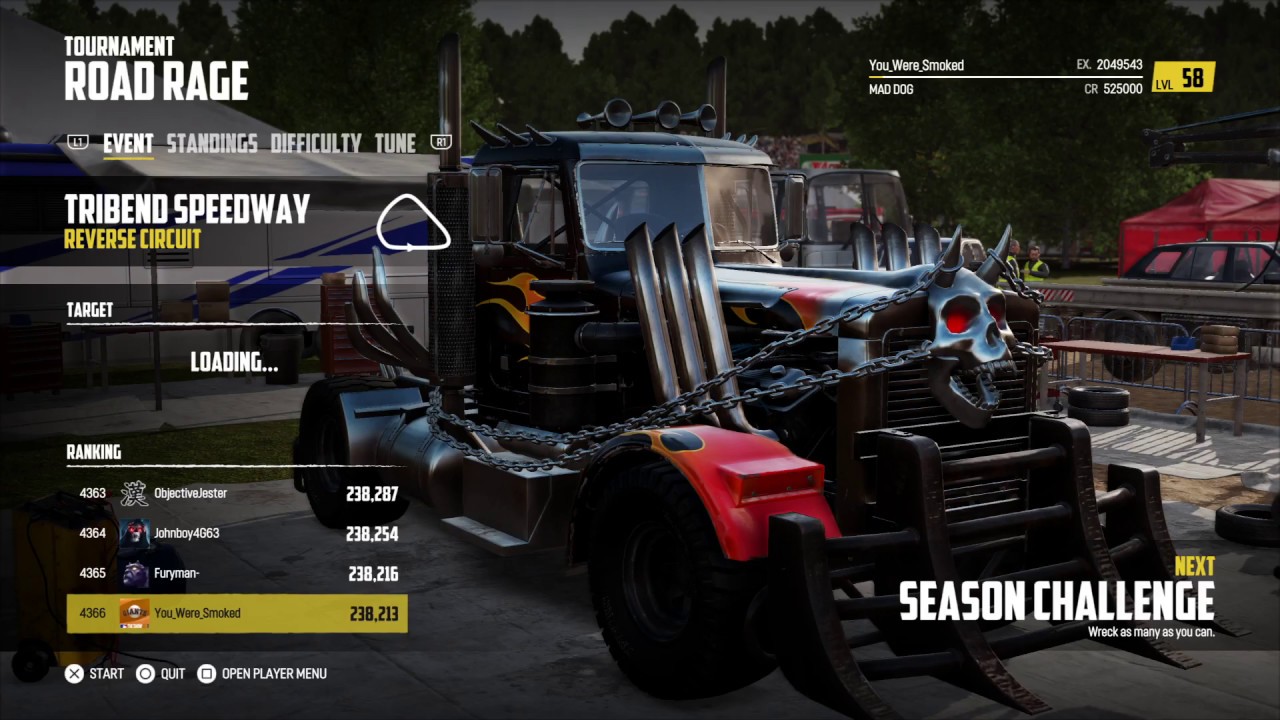Open Player Menu option
Image resolution: width=1280 pixels, height=720 pixels.
pos(262,674)
